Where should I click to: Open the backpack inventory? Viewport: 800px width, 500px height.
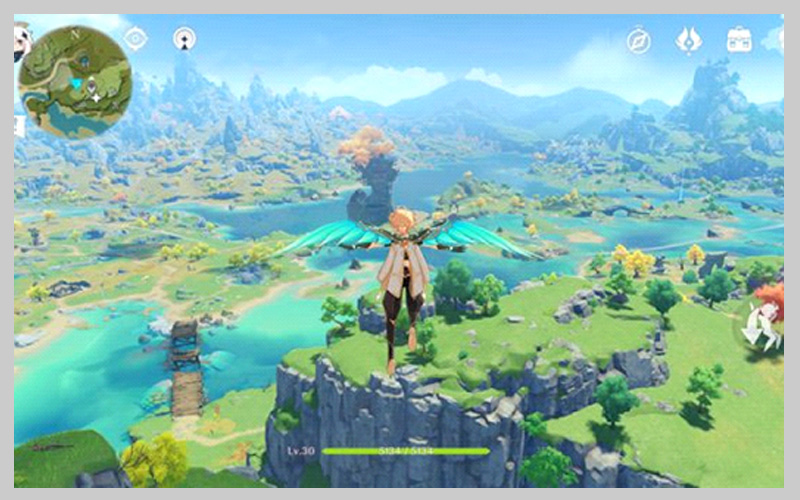(x=739, y=40)
